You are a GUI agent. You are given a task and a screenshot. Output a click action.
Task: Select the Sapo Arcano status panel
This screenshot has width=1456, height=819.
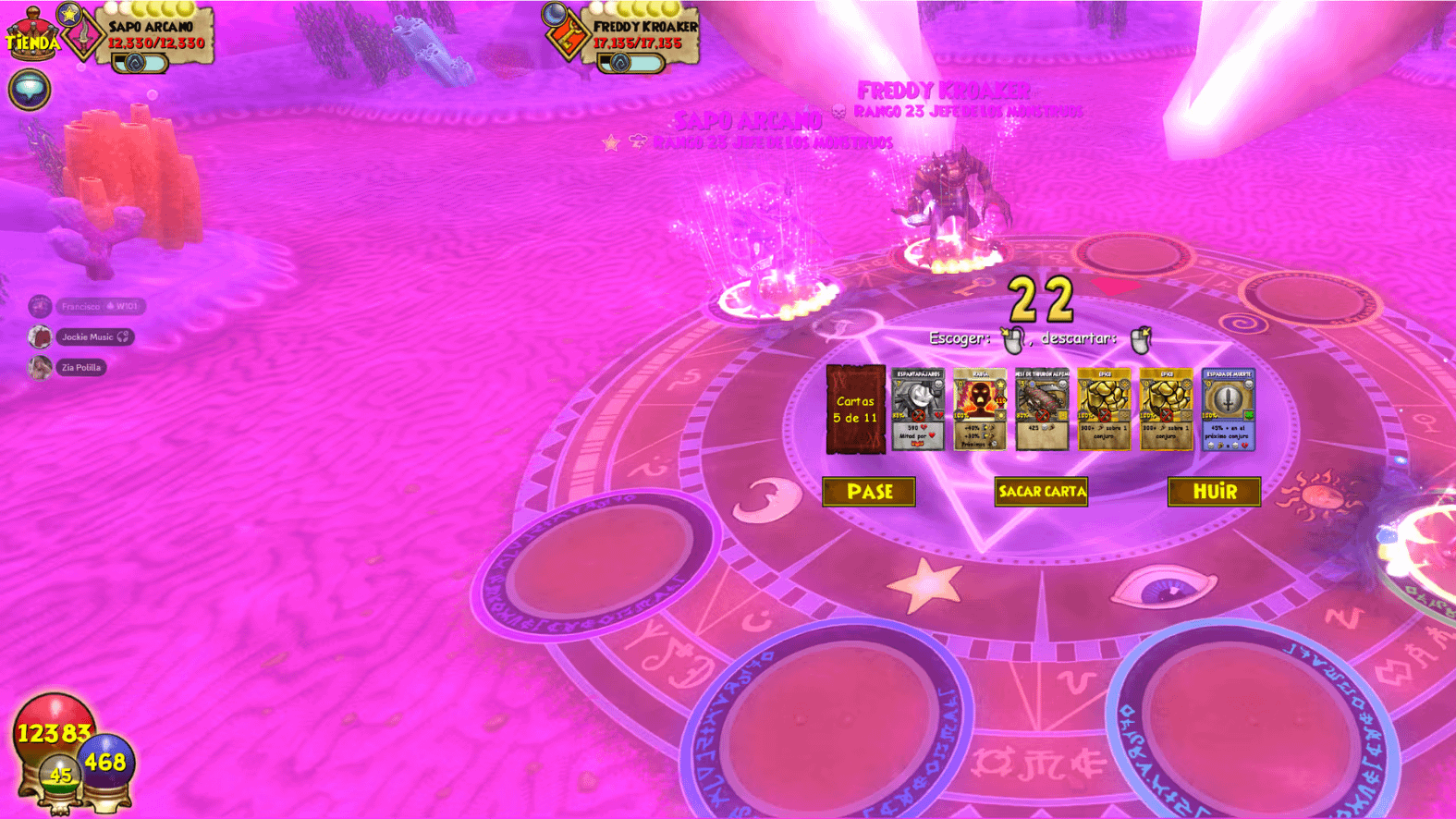point(154,37)
